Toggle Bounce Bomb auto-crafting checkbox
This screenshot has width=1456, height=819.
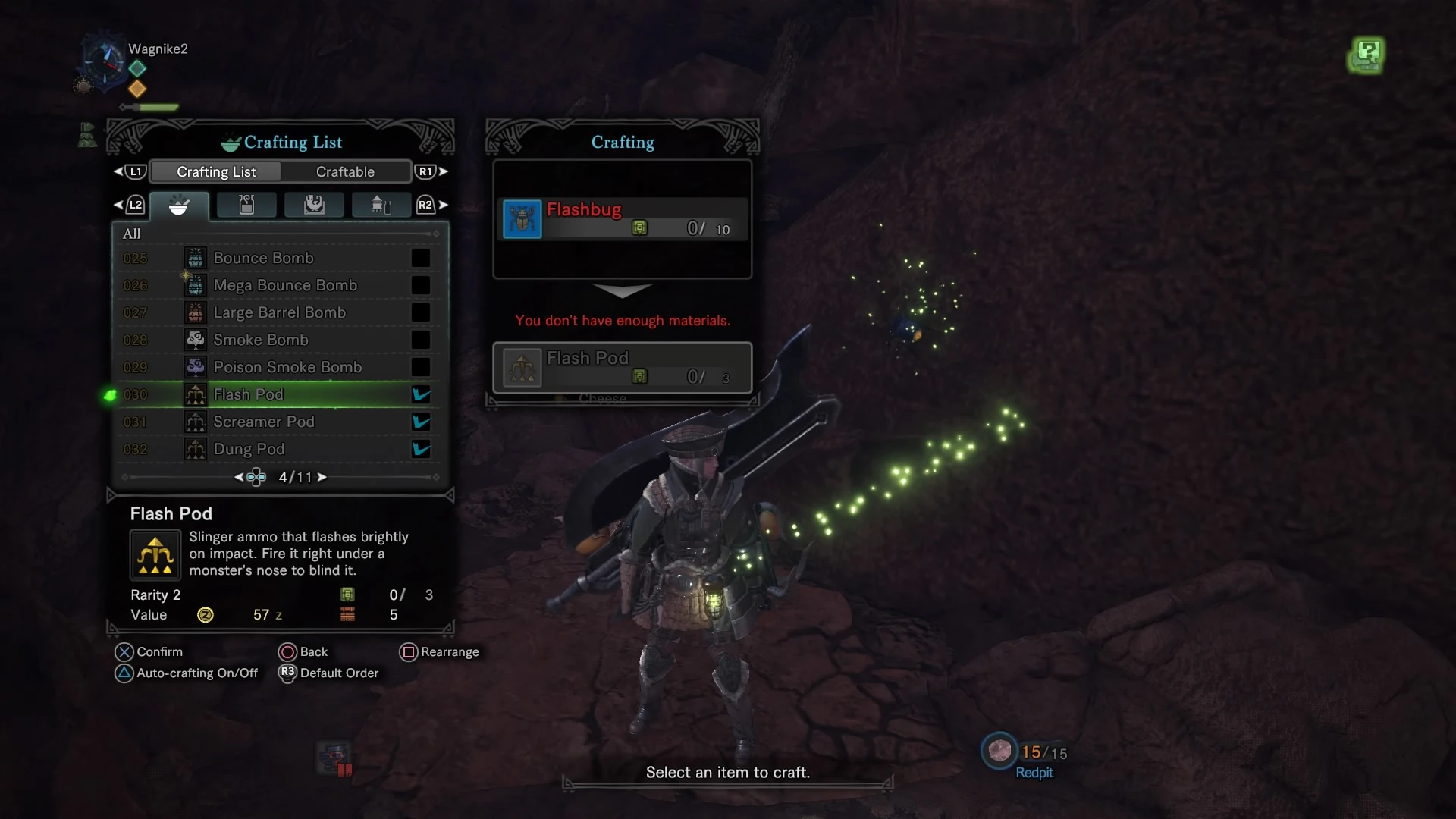(x=421, y=258)
